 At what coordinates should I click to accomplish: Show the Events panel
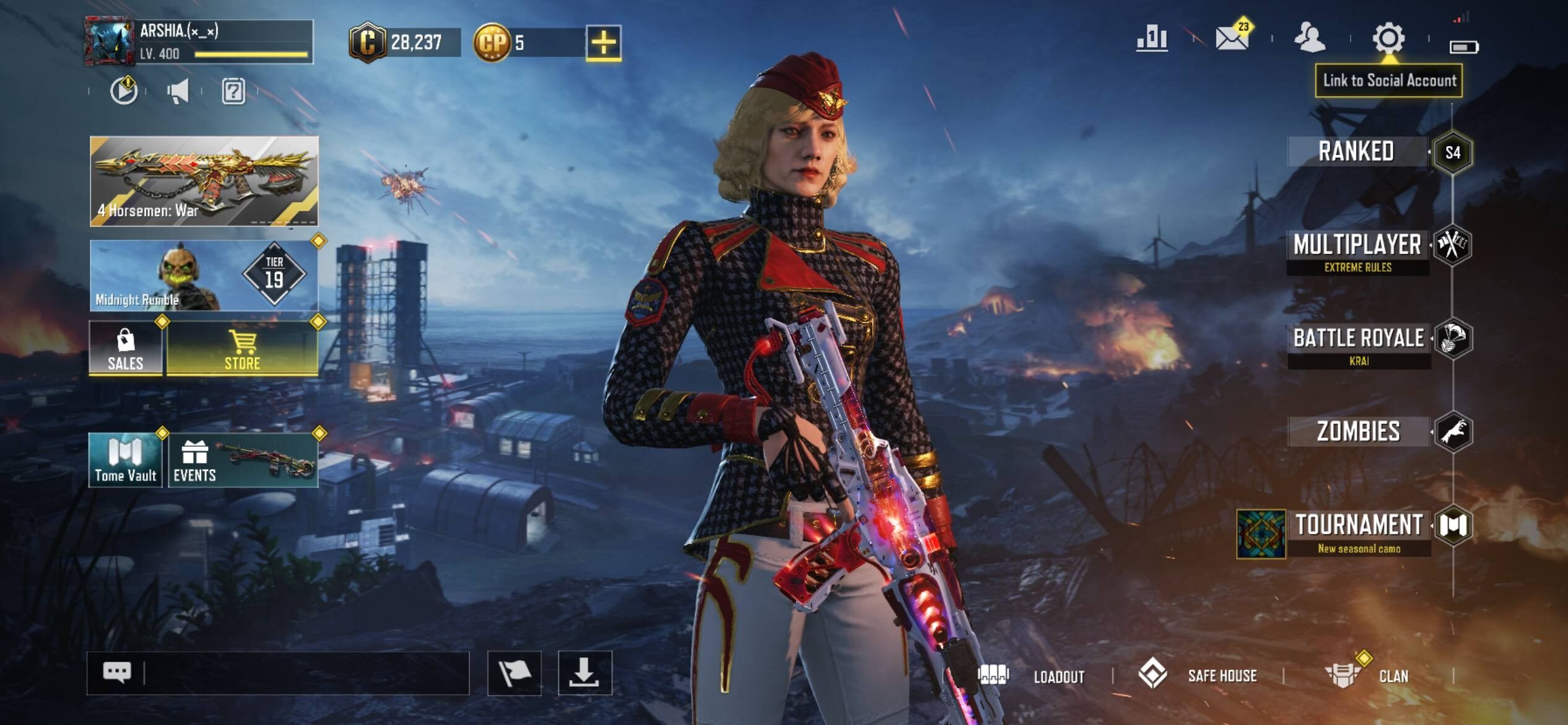[243, 460]
